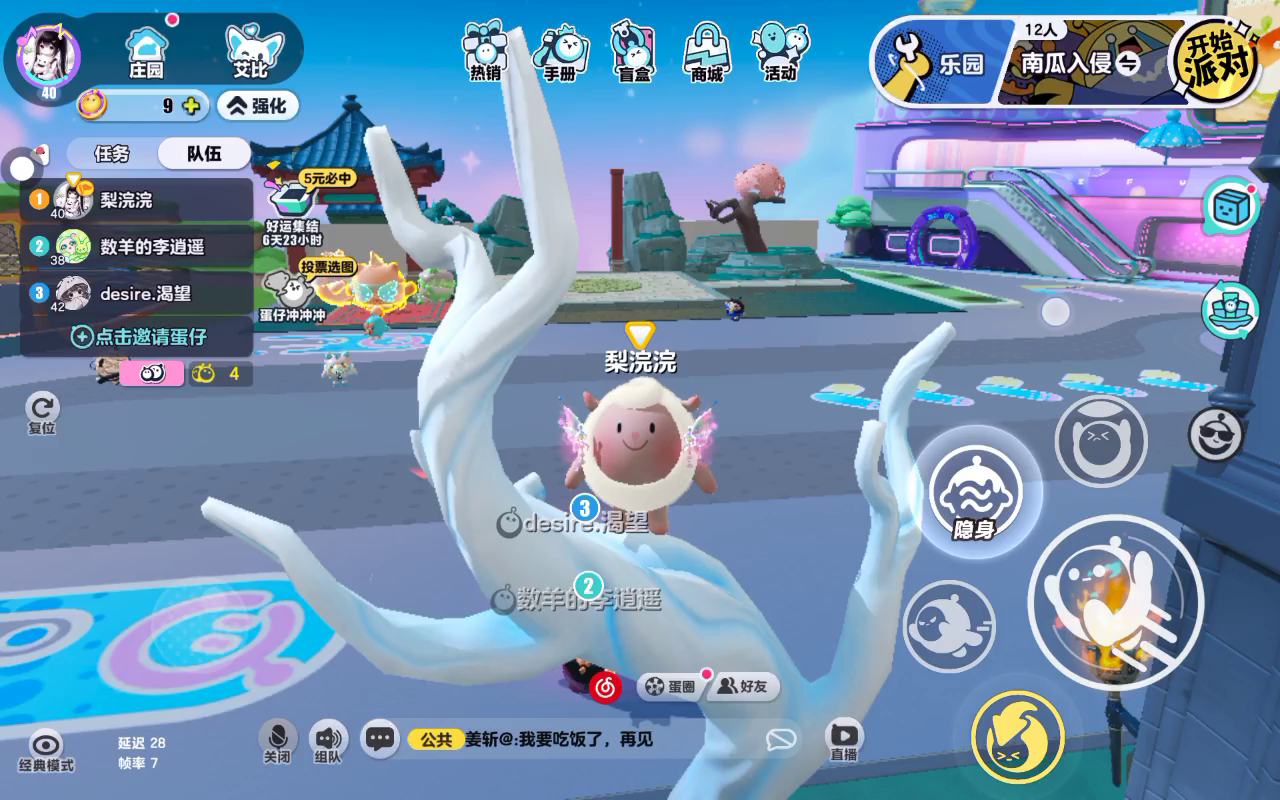Open the 蛋圈 community button

point(670,686)
